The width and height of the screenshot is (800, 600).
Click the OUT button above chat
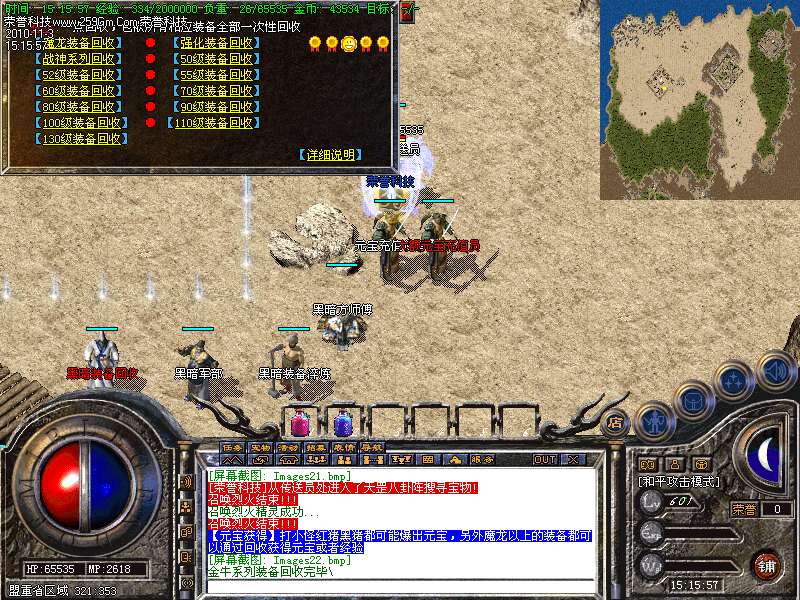pyautogui.click(x=545, y=459)
